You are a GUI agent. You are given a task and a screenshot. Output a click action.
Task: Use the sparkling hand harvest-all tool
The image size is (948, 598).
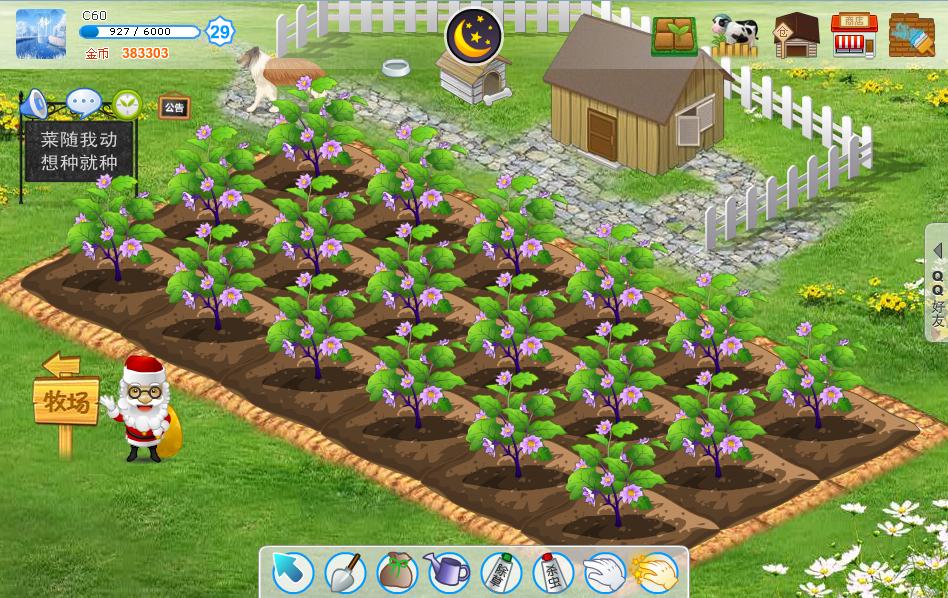point(655,572)
